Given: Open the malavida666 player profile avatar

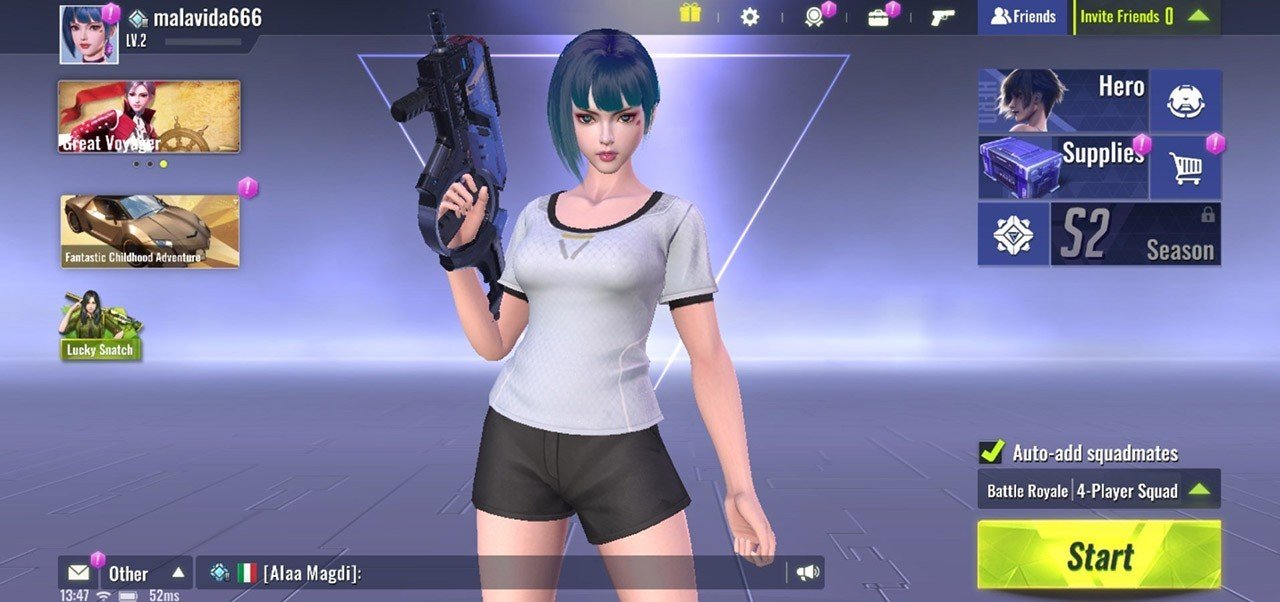Looking at the screenshot, I should pyautogui.click(x=89, y=35).
